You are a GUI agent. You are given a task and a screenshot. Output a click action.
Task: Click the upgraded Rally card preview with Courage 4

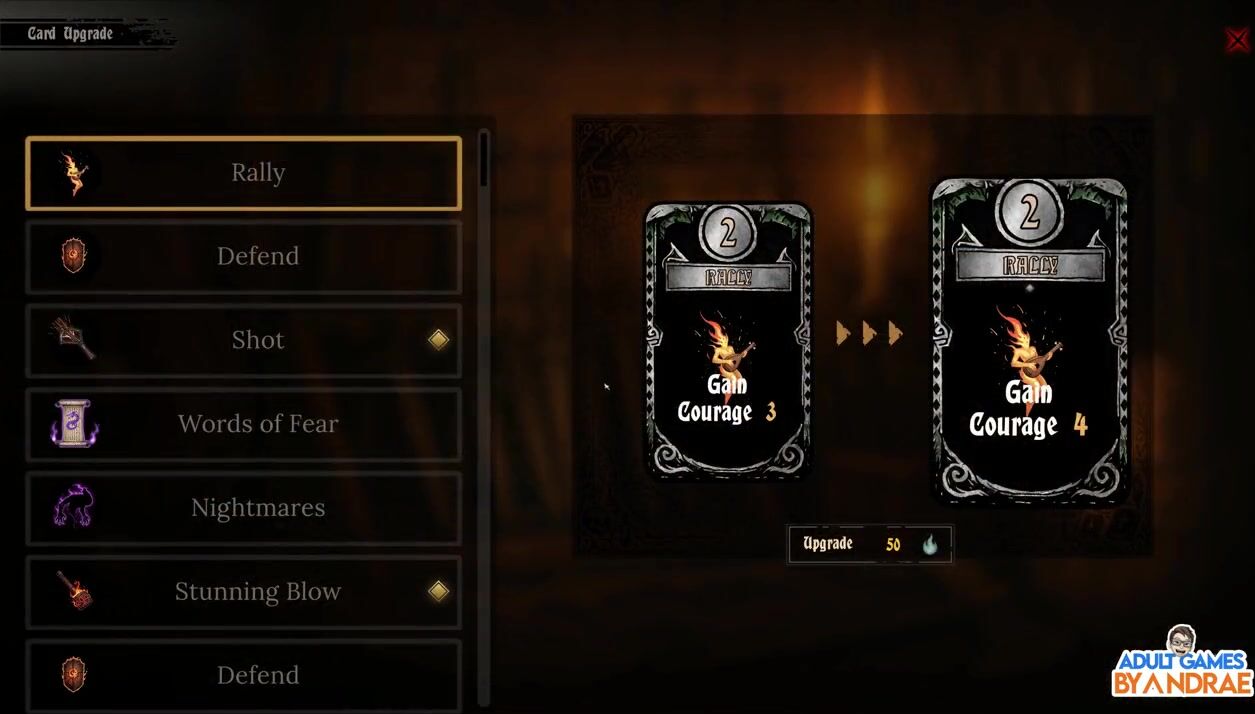pos(1029,340)
